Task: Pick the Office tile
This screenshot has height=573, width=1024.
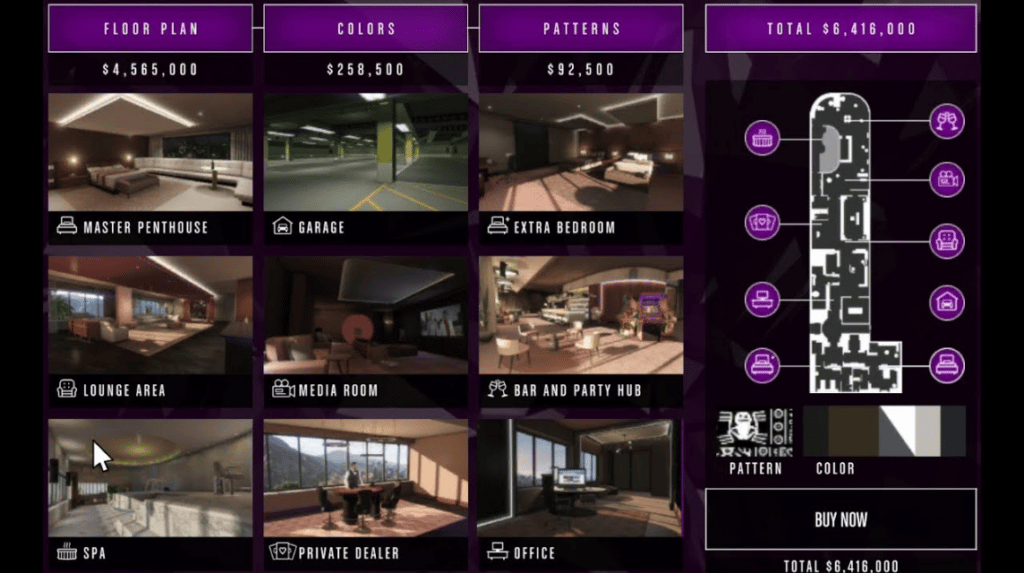Action: tap(581, 492)
